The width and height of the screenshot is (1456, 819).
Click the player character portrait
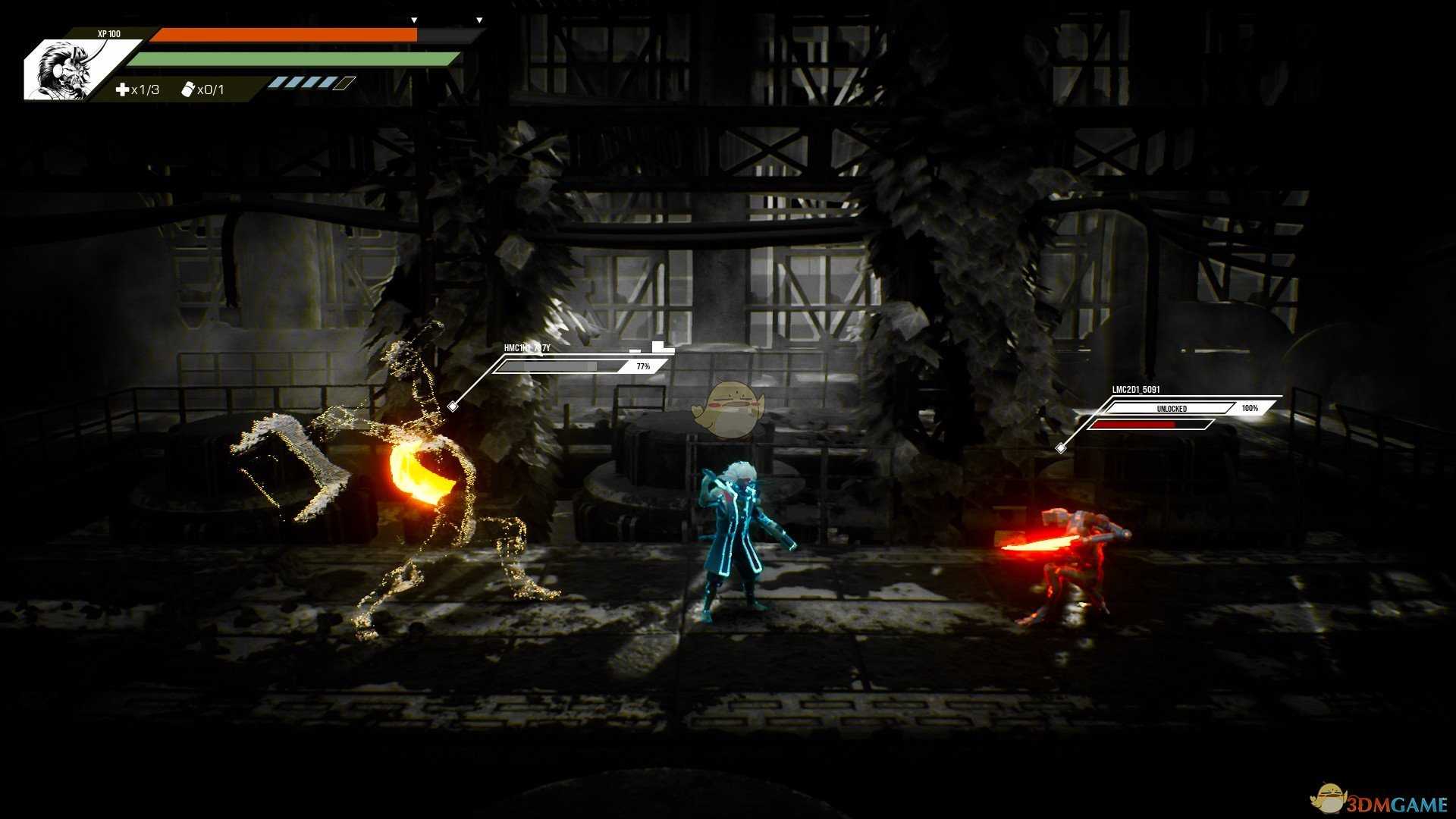coord(70,70)
